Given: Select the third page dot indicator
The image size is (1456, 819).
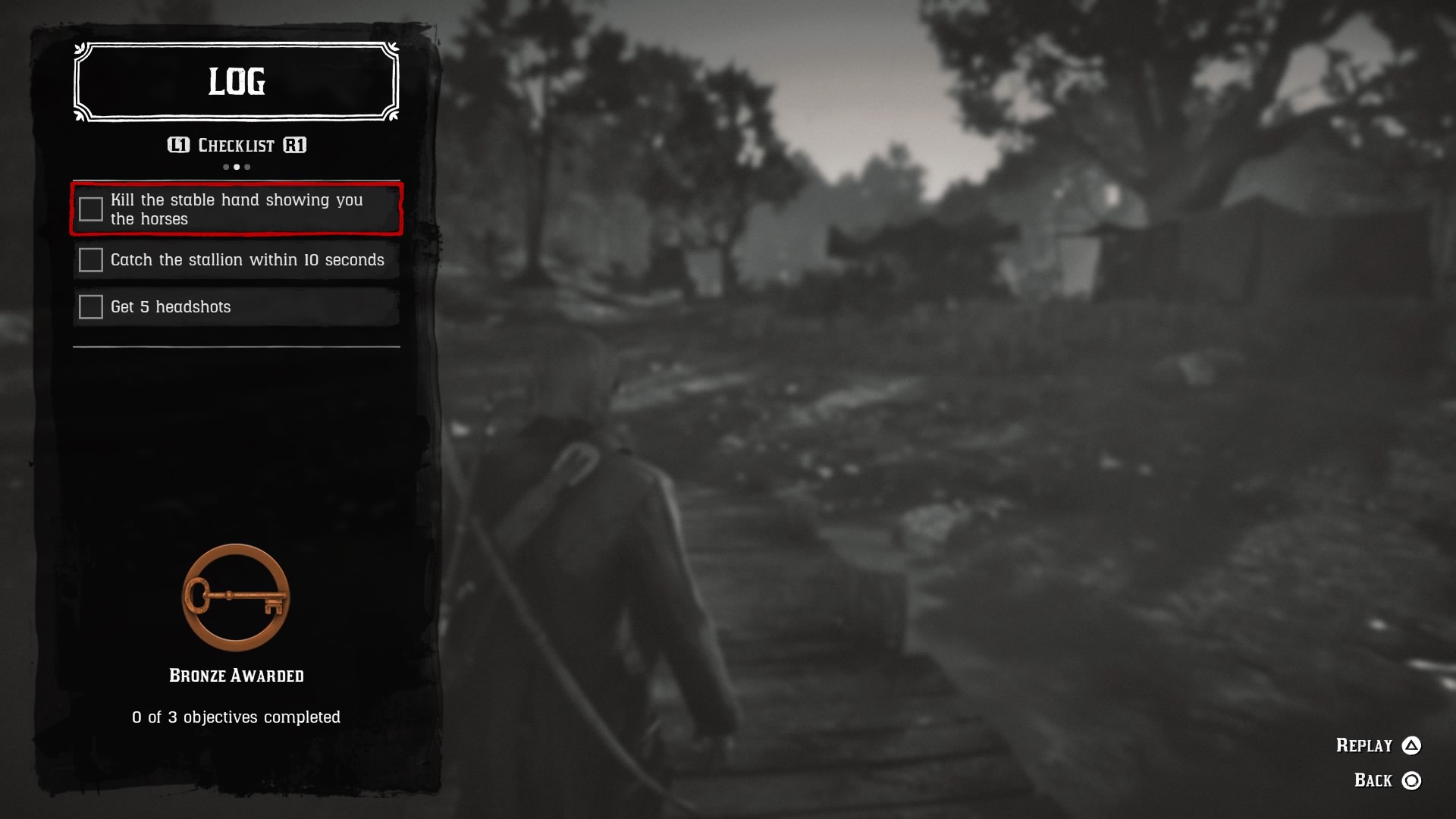Looking at the screenshot, I should pyautogui.click(x=246, y=166).
